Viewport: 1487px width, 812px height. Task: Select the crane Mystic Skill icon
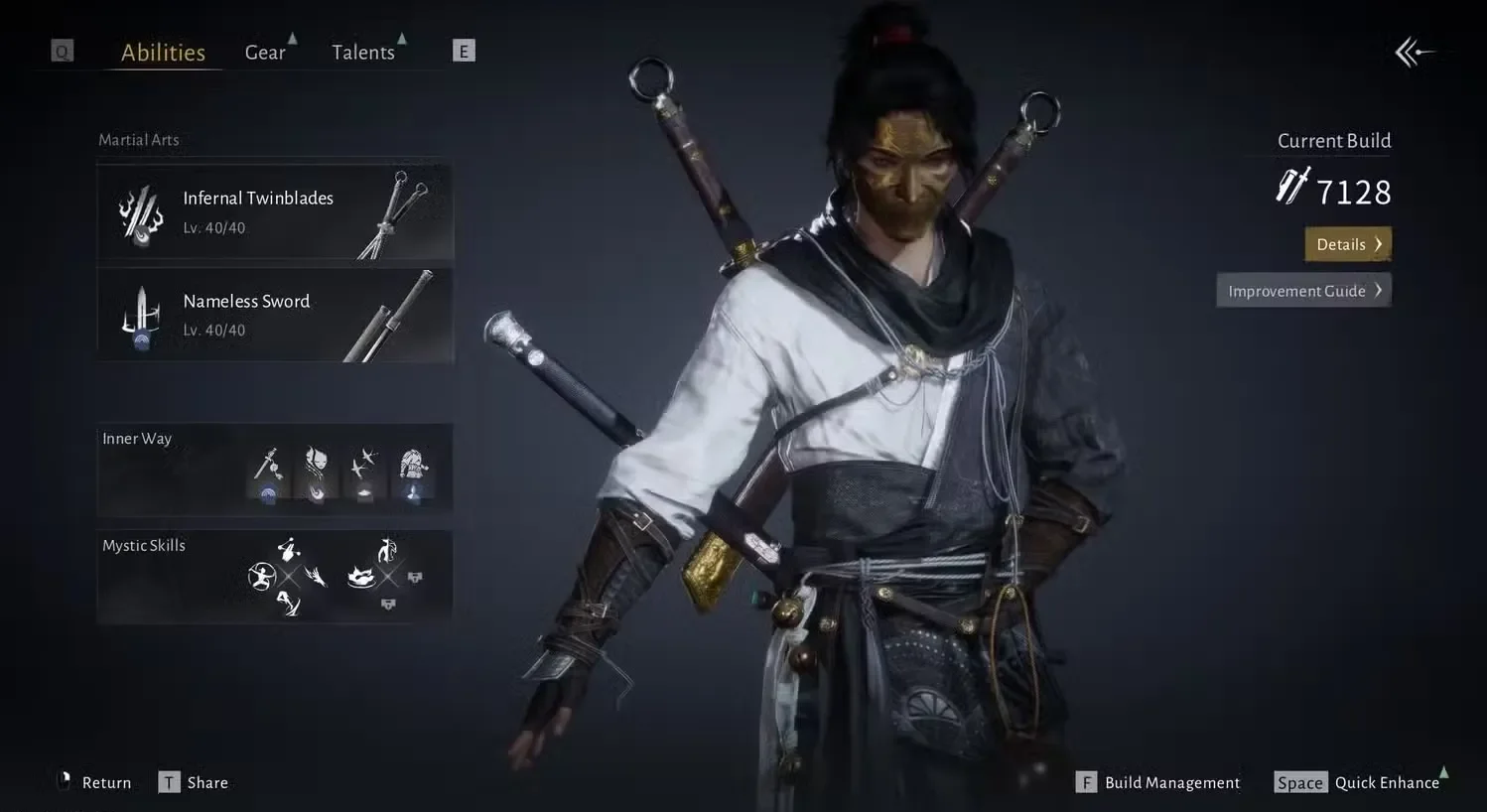[387, 550]
